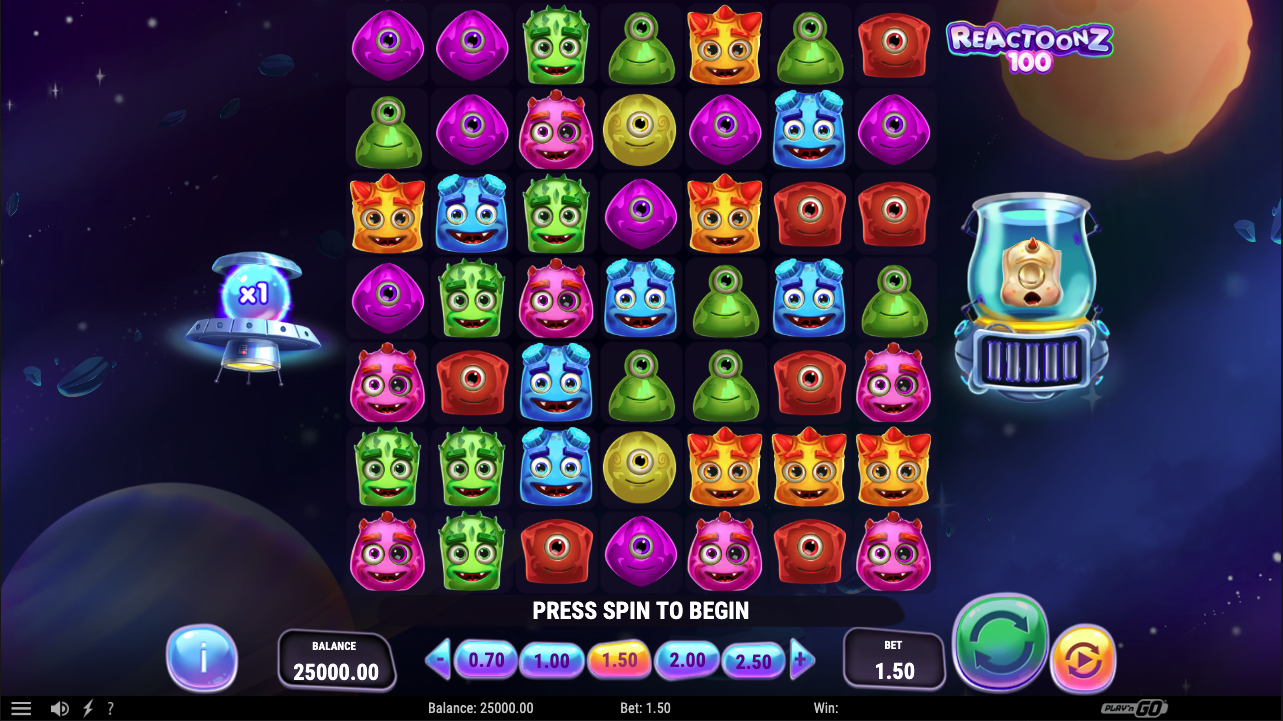The height and width of the screenshot is (721, 1283).
Task: Open the autoplay options with orange button
Action: 1083,658
